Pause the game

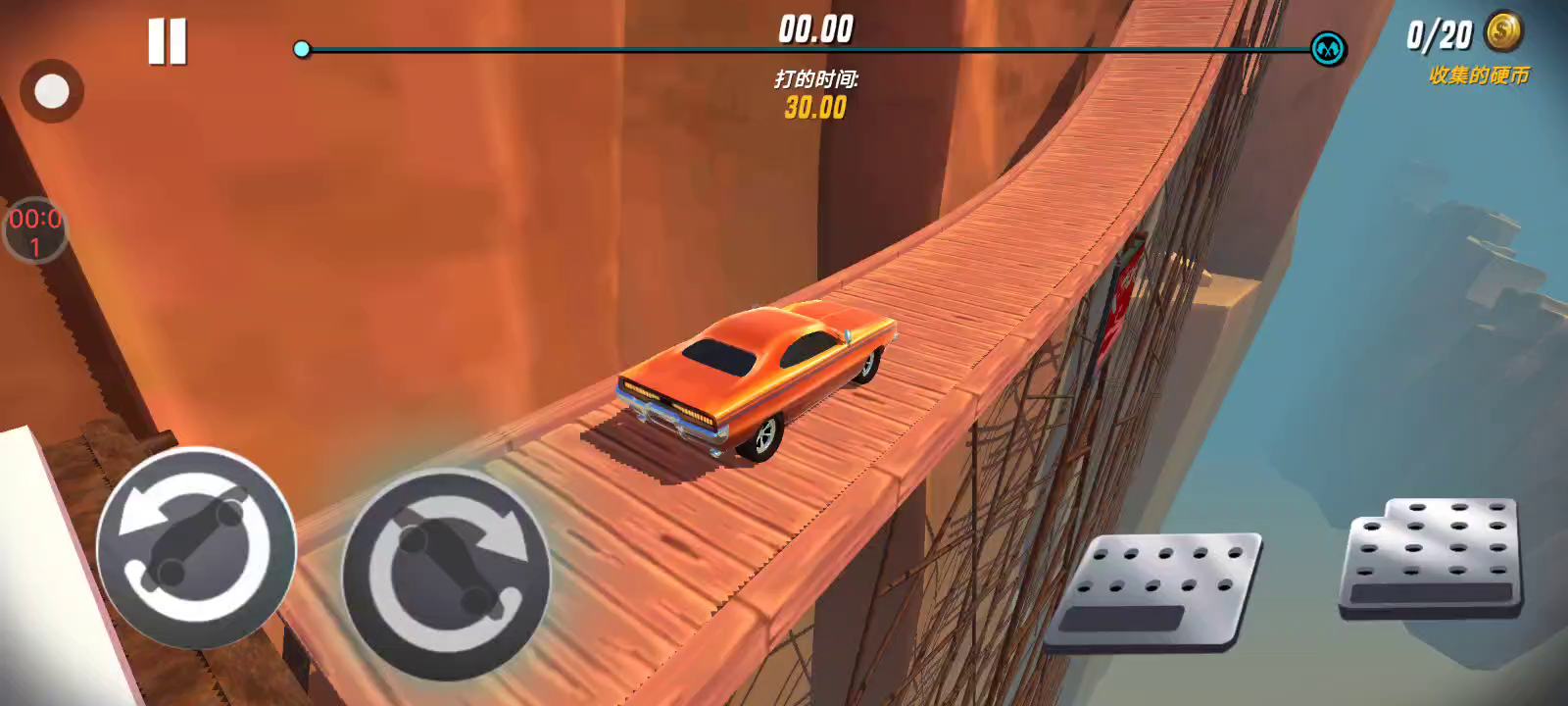pos(168,42)
